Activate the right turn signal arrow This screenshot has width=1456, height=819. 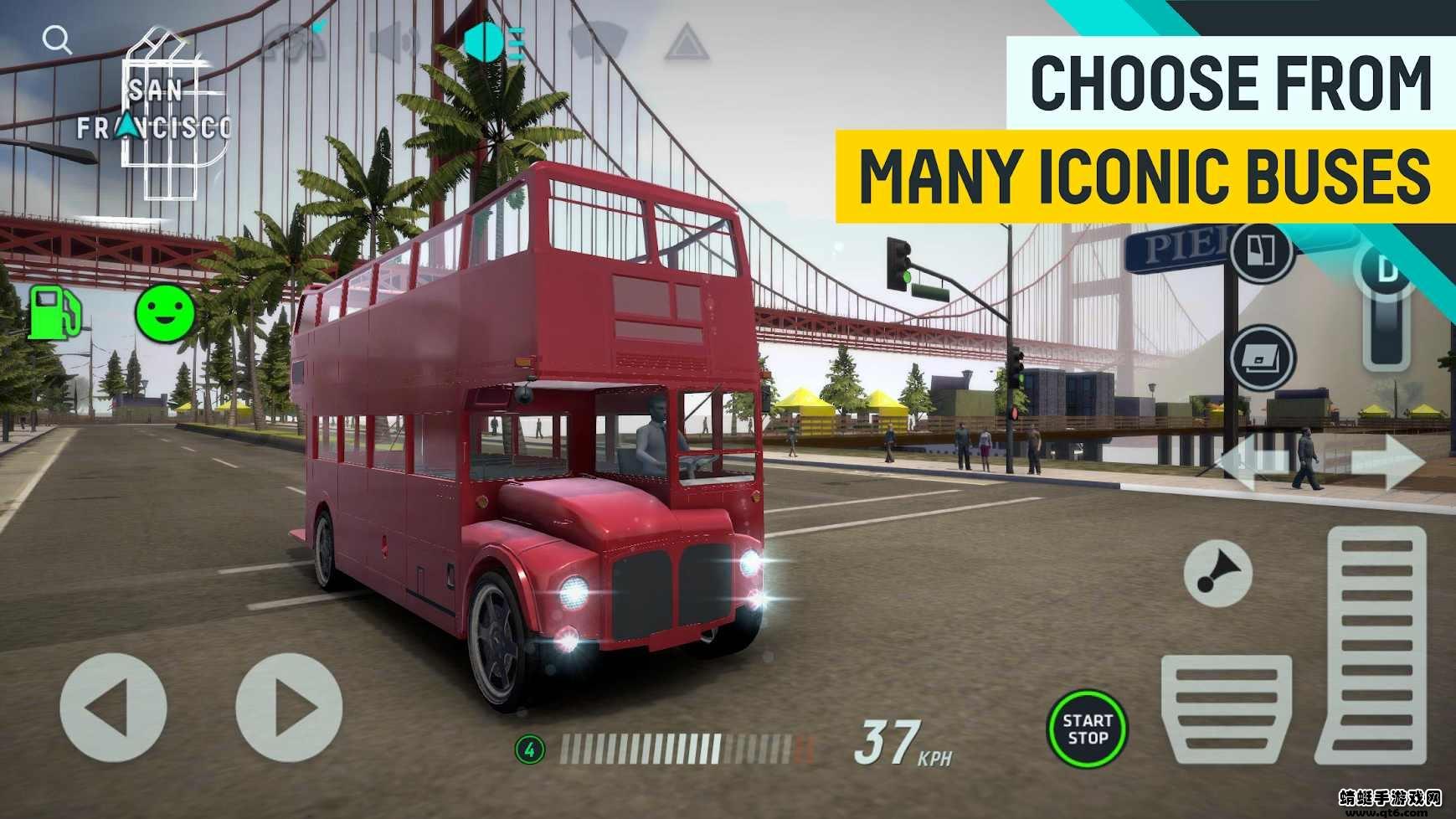1387,462
